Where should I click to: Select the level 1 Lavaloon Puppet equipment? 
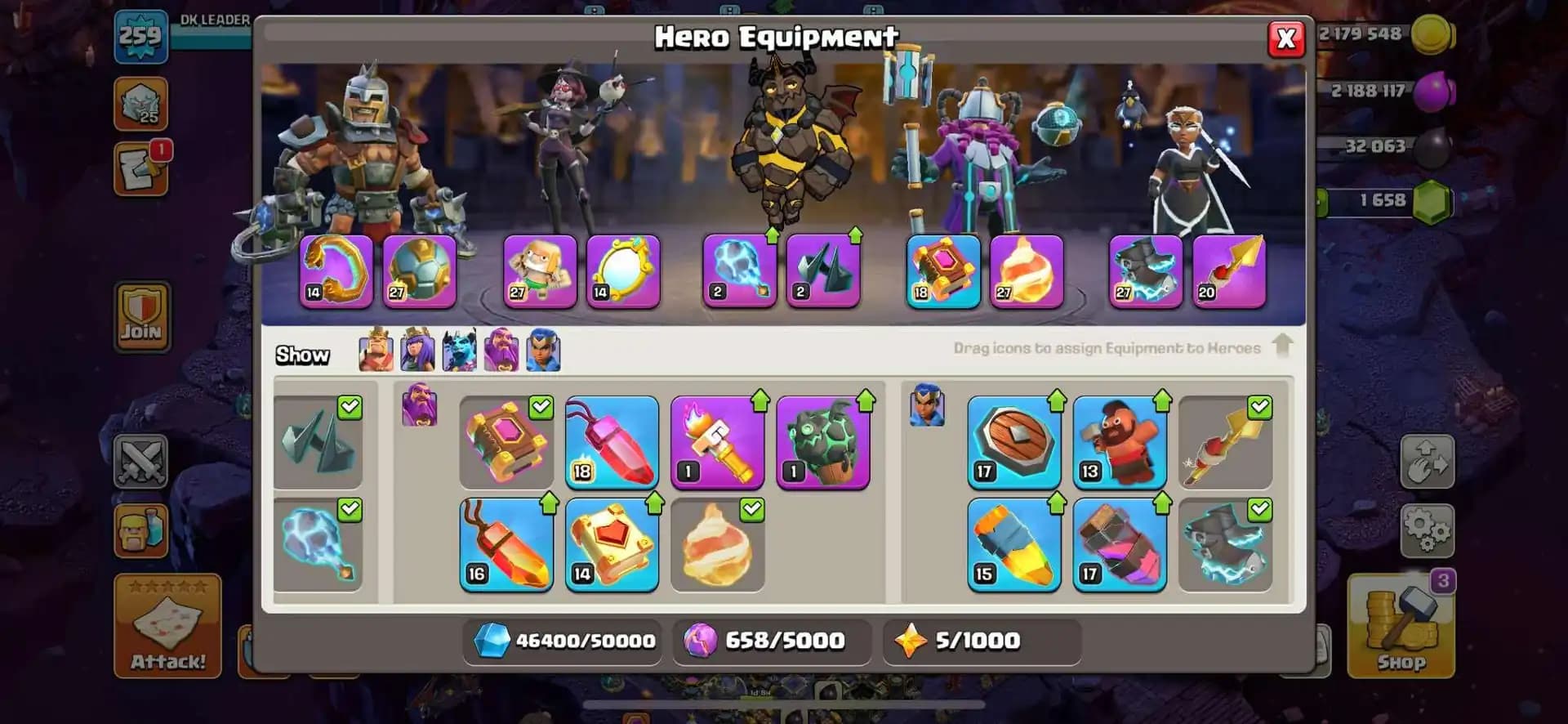[x=823, y=441]
